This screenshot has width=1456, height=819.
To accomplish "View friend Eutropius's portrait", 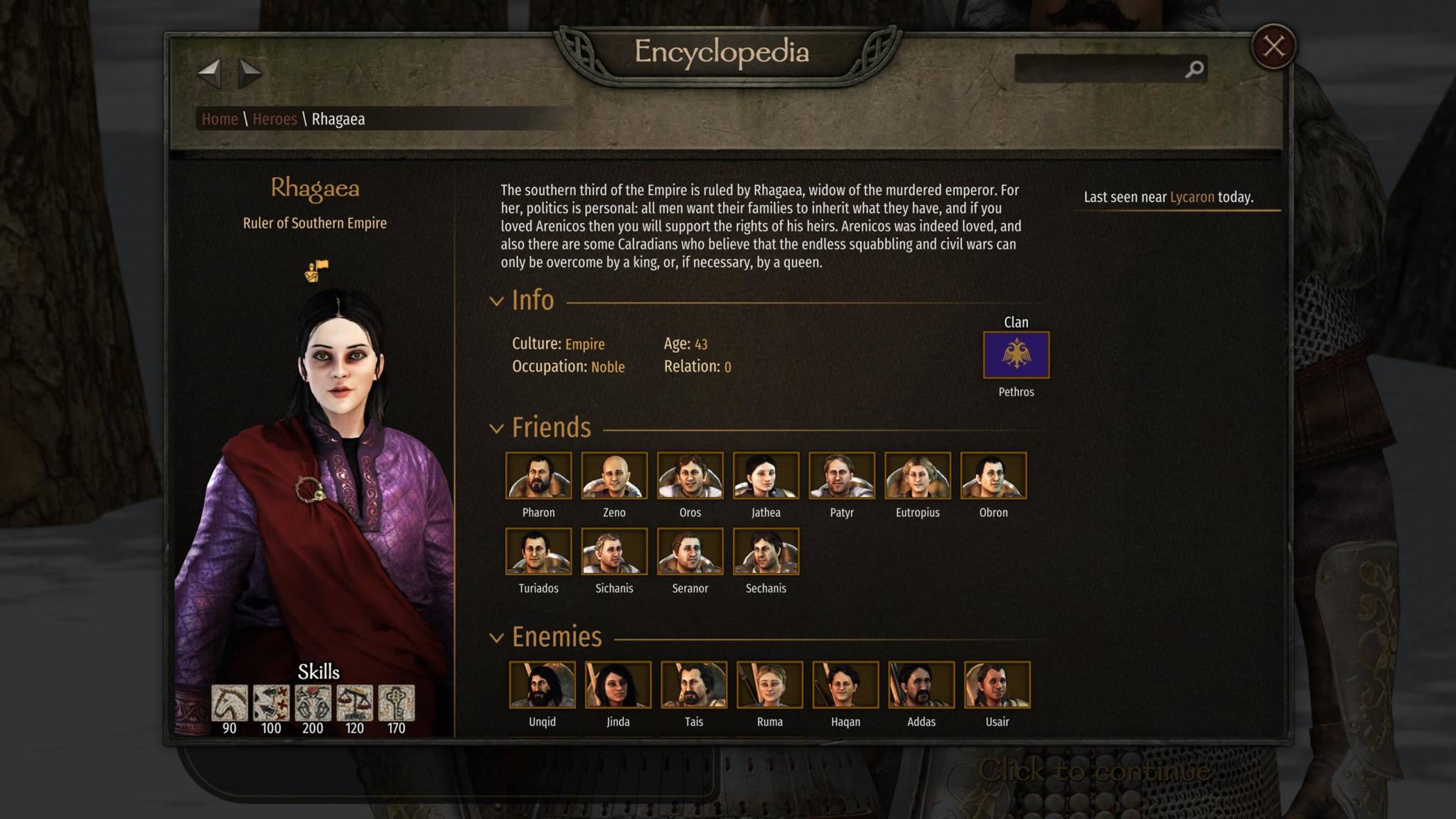I will click(917, 476).
